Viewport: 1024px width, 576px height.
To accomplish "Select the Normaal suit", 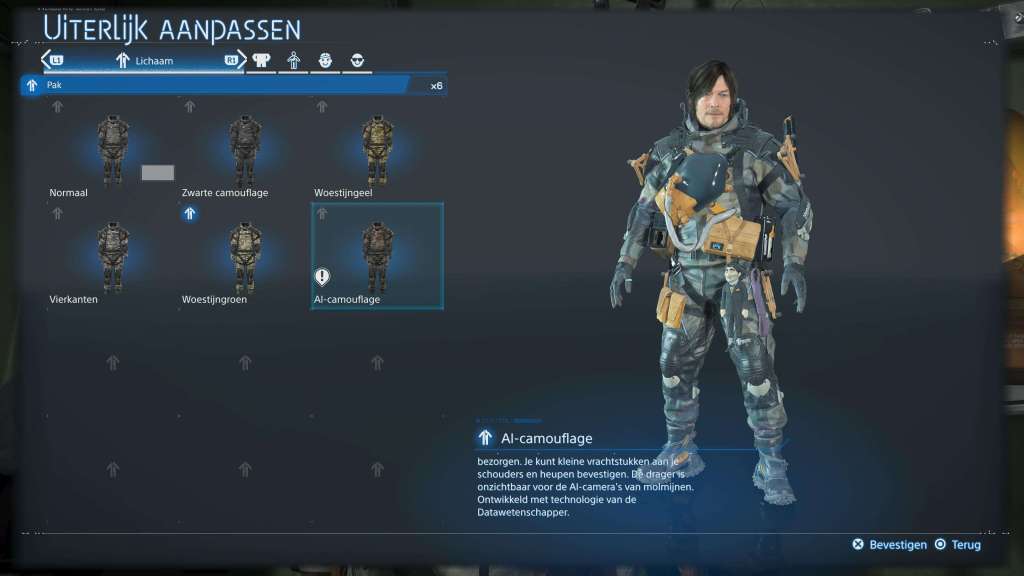I will (x=111, y=150).
